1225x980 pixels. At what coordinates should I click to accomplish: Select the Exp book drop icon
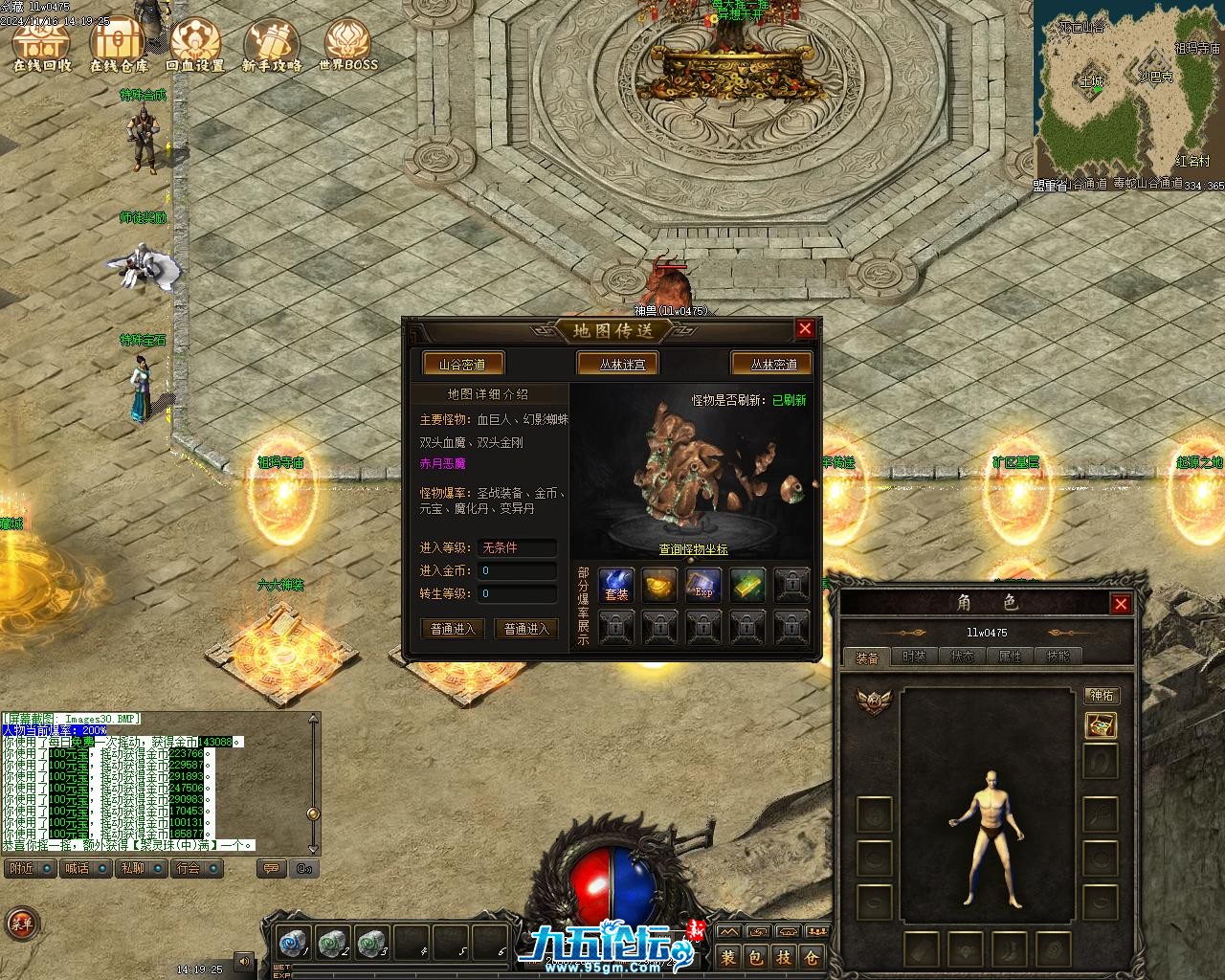[703, 585]
